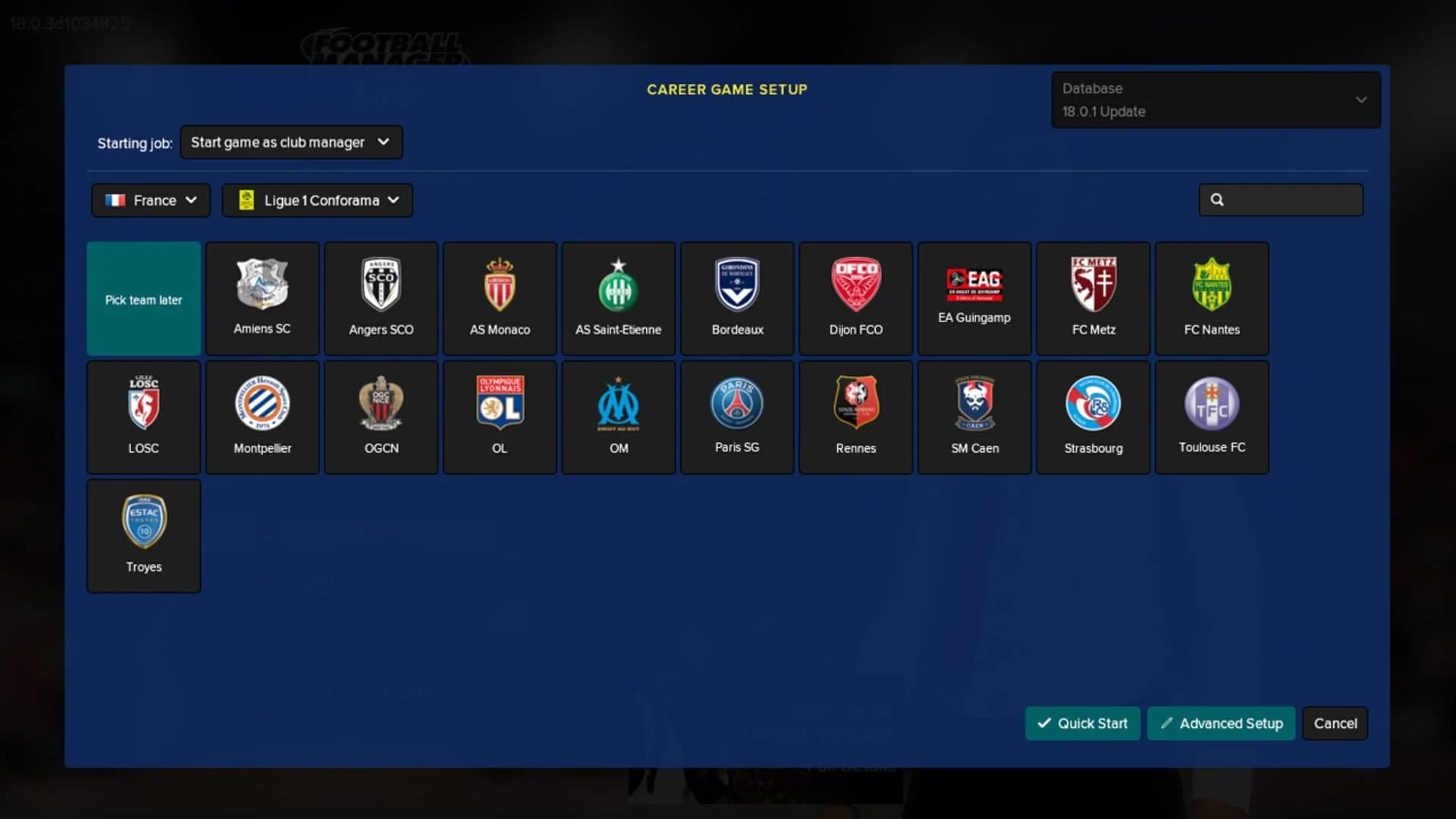This screenshot has height=819, width=1456.
Task: Expand the Database 18.0.1 Update selector
Action: click(1216, 99)
